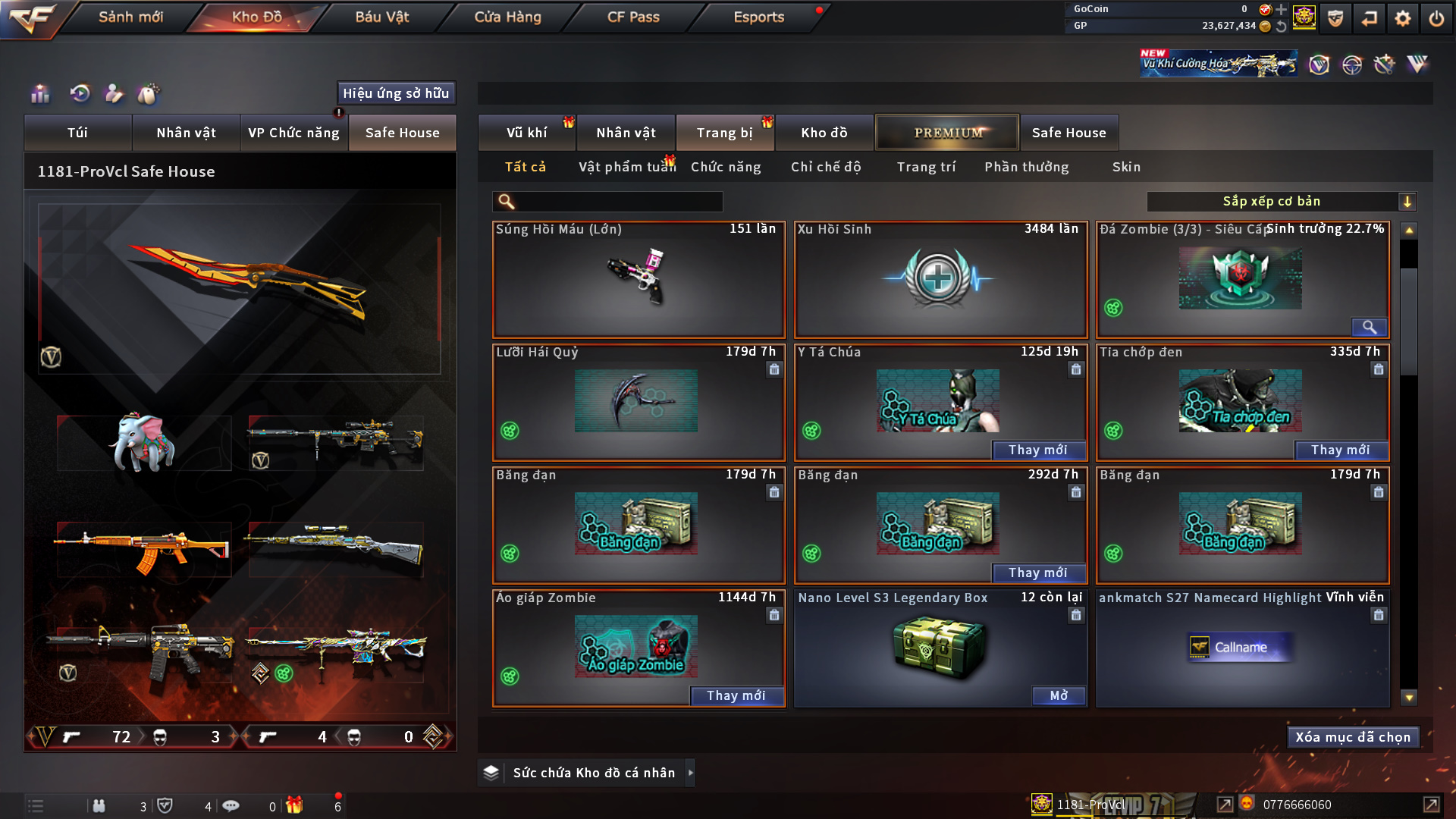This screenshot has height=819, width=1456.
Task: Switch to VP Chức năng tab
Action: (x=293, y=133)
